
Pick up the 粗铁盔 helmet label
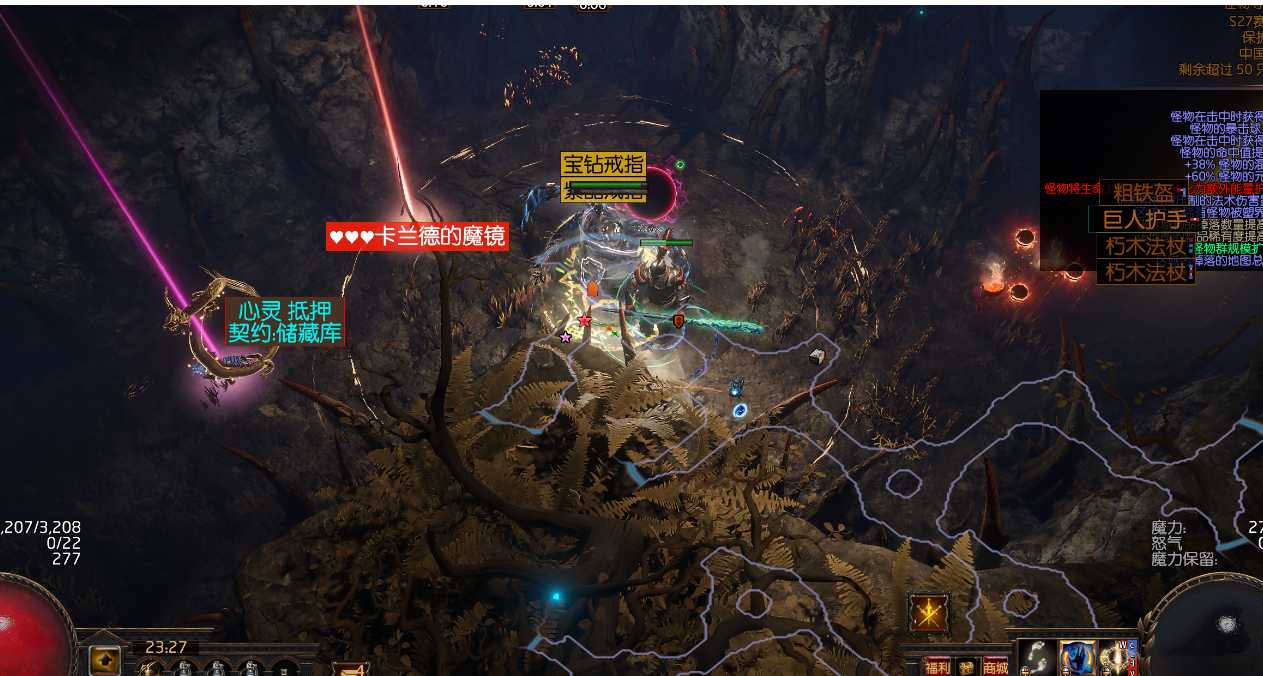[1144, 193]
